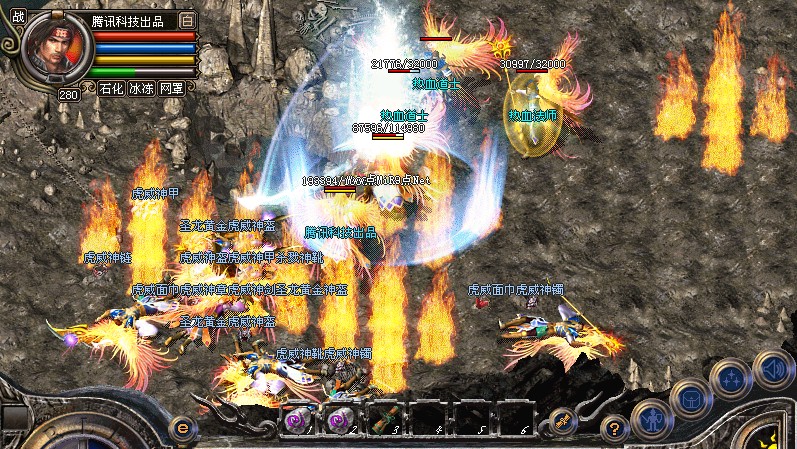This screenshot has height=449, width=797.
Task: Use the purple orb in hotbar slot 2
Action: click(340, 420)
